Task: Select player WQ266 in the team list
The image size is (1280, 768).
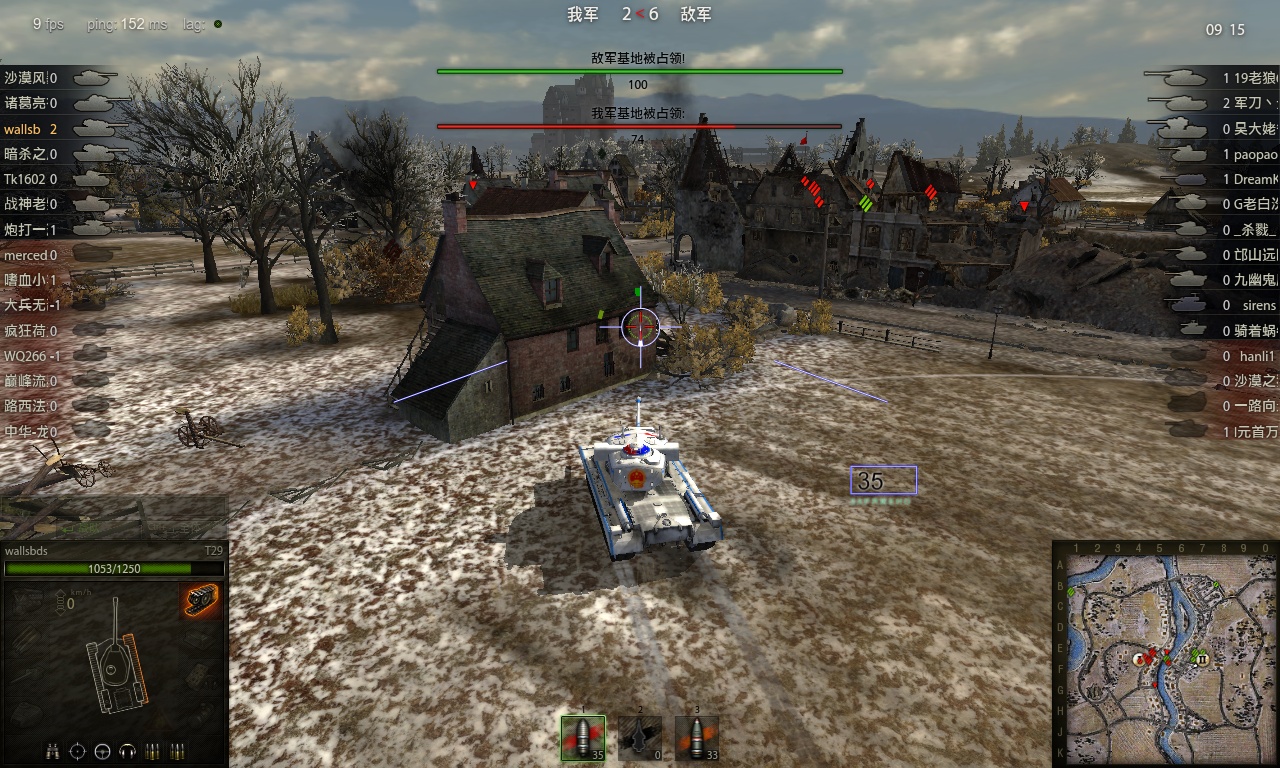Action: [25, 355]
